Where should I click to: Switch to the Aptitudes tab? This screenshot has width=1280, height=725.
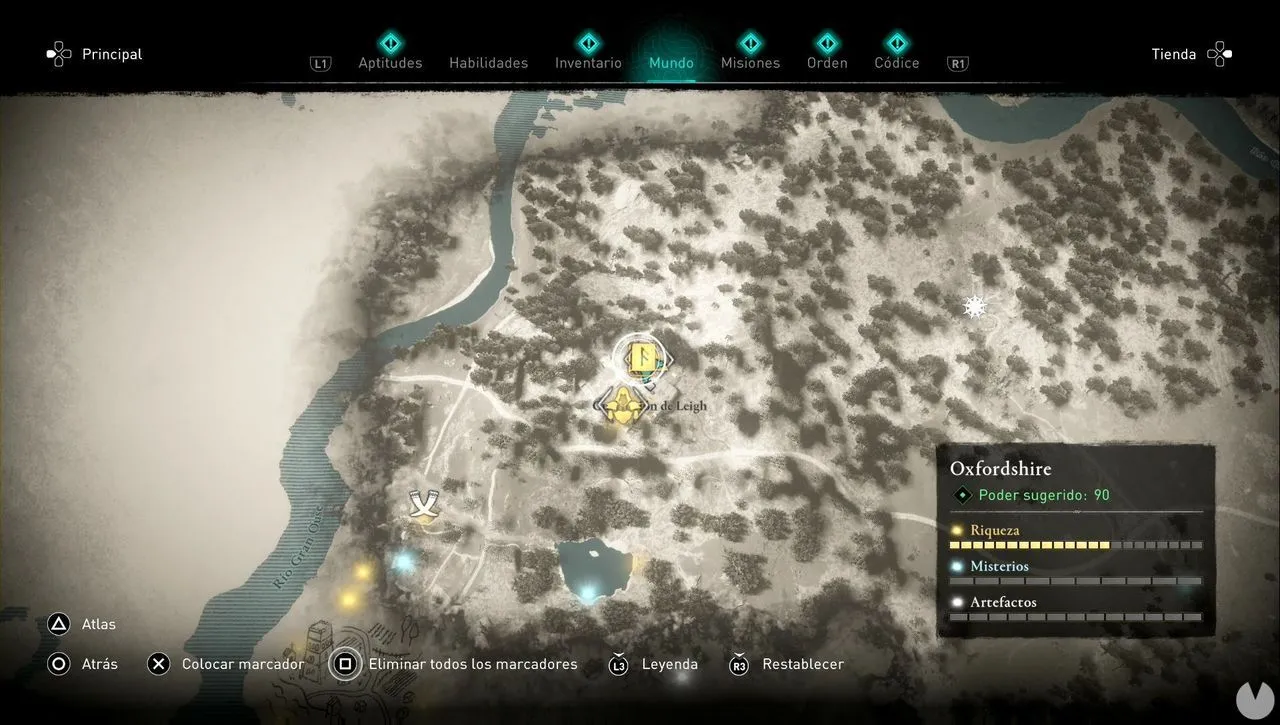click(x=390, y=62)
